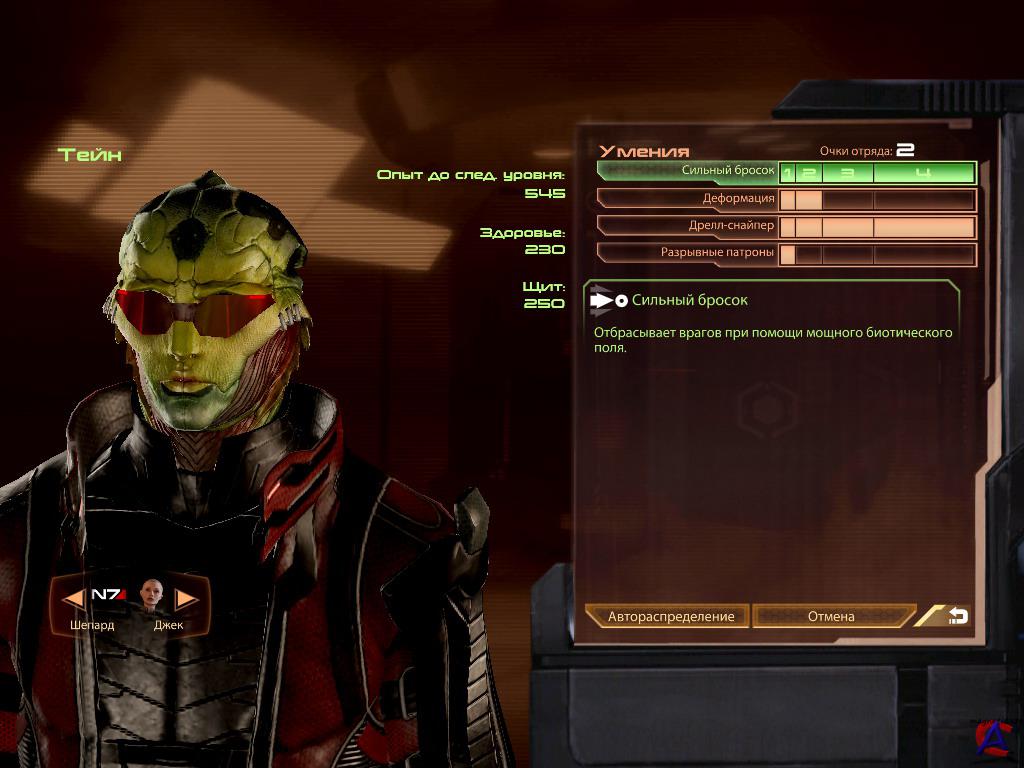Switch to next squad member Джек
Screen dimensions: 1024x768
click(185, 598)
